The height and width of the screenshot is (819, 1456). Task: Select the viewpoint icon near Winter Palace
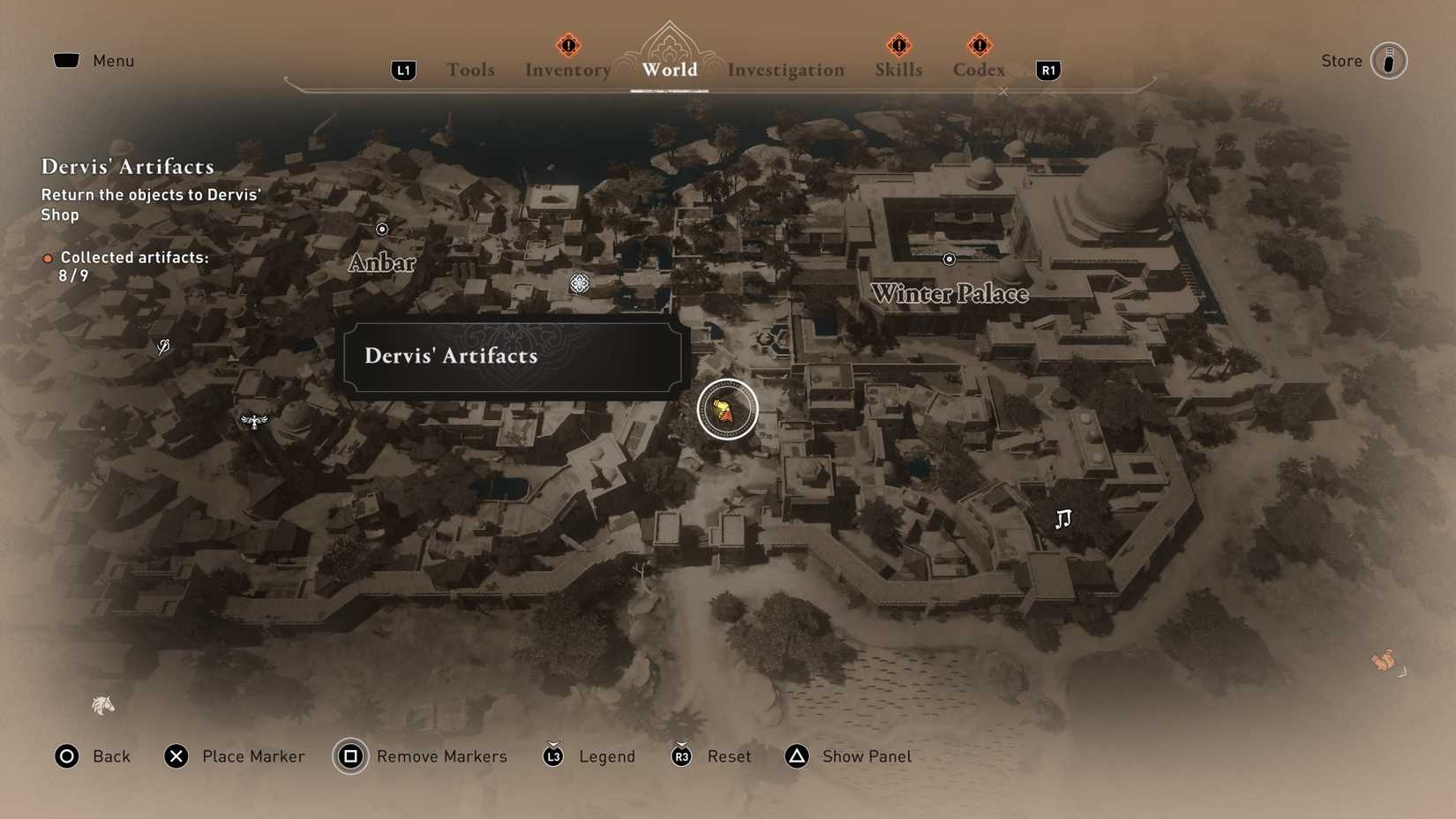[x=949, y=259]
